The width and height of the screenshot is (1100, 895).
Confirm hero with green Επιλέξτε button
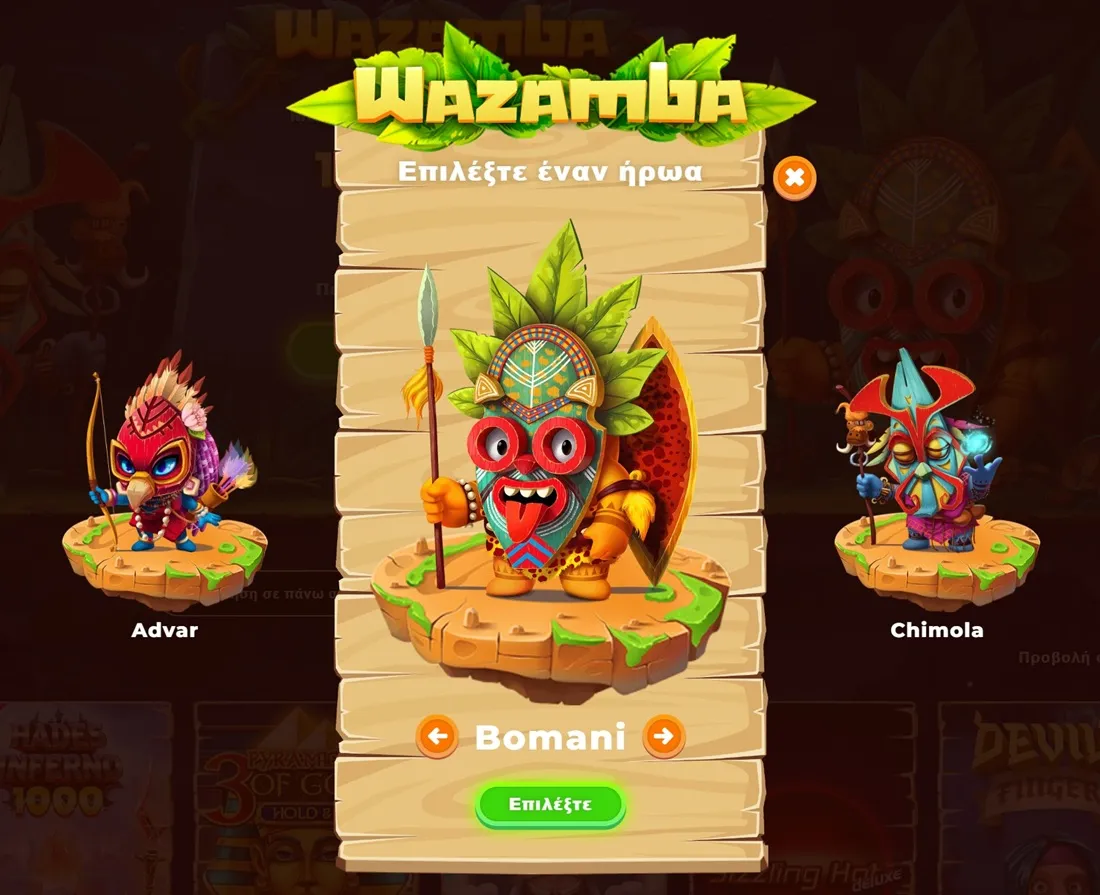click(550, 804)
